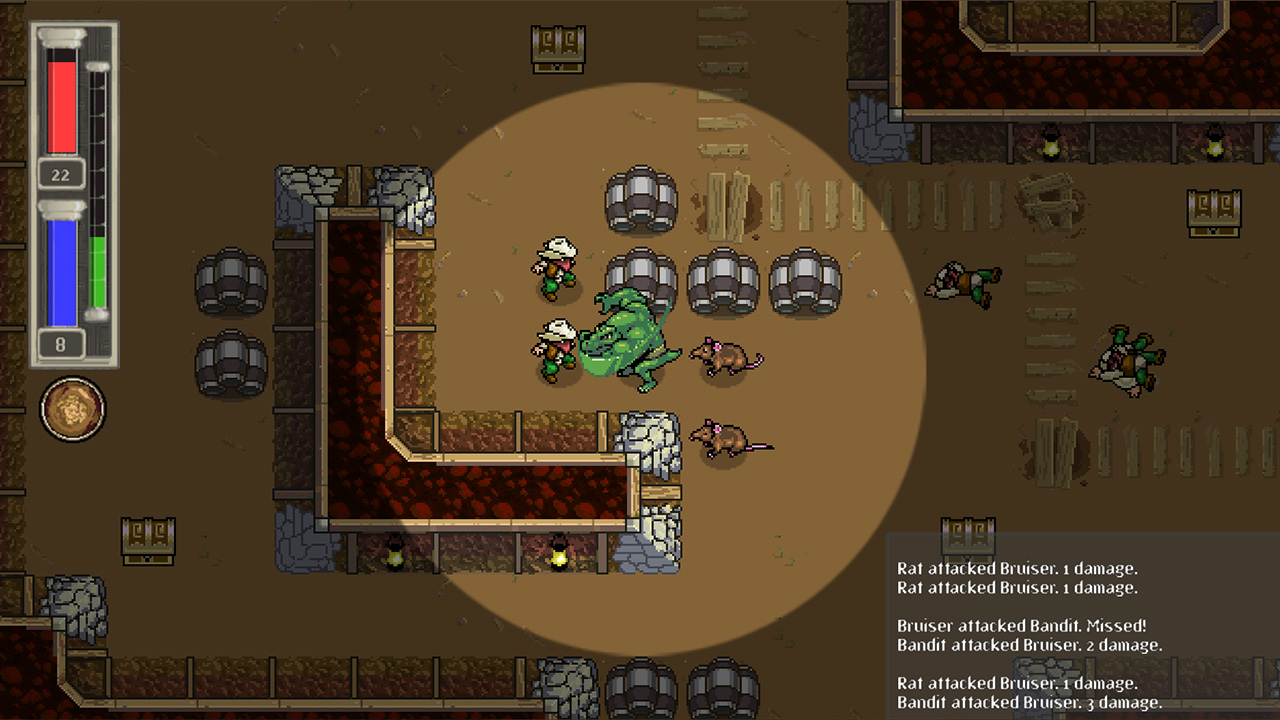The width and height of the screenshot is (1280, 720).
Task: Click the hat-wearing bandit above the Bruiser
Action: (553, 268)
